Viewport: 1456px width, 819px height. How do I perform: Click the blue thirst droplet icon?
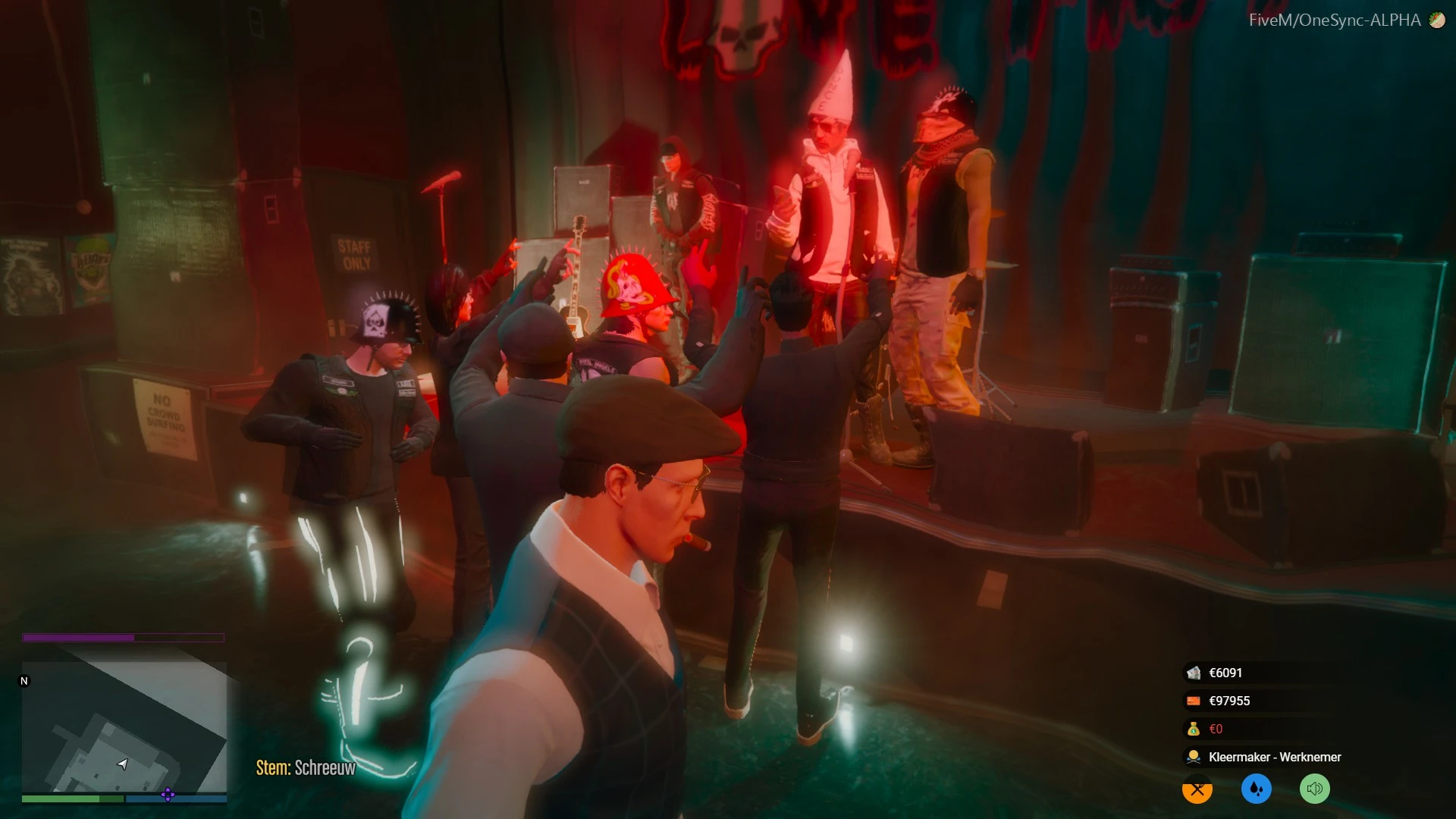1256,789
